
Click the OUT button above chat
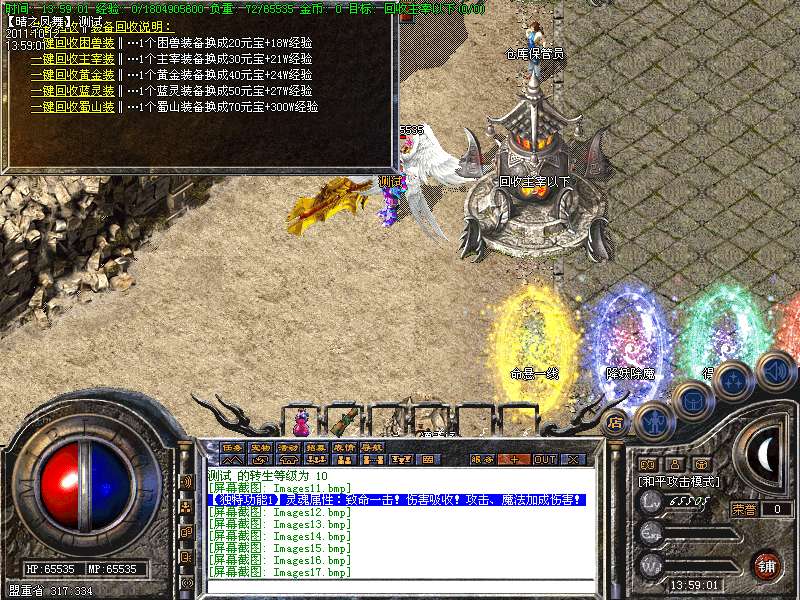pyautogui.click(x=544, y=459)
